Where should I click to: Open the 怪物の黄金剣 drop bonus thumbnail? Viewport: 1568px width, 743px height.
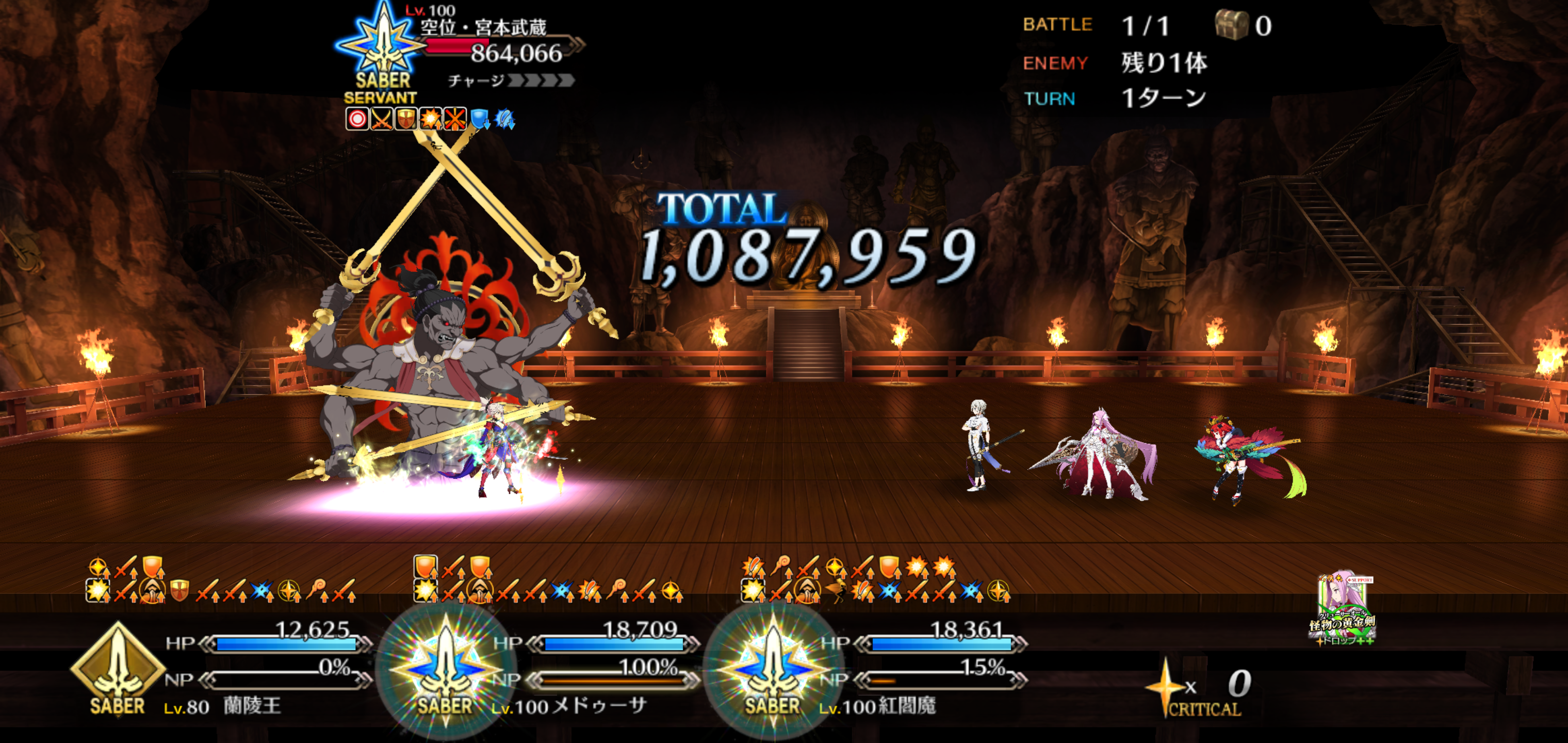pos(1342,609)
